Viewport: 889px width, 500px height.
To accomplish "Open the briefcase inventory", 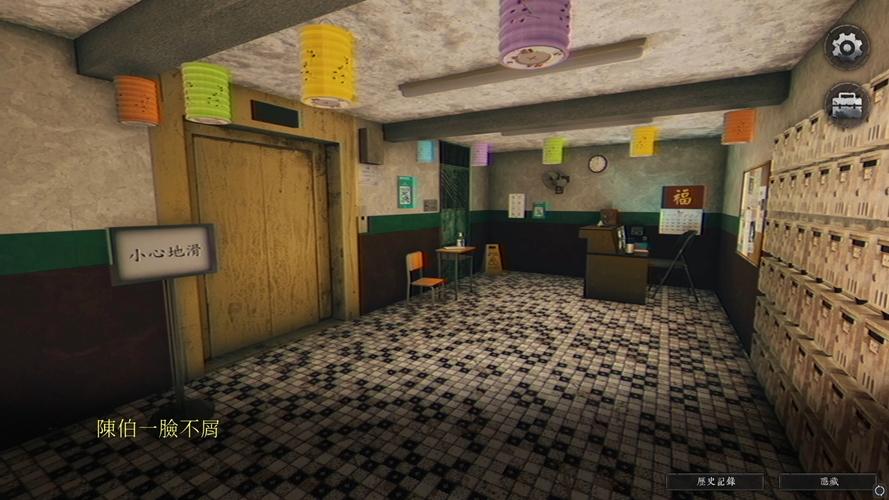I will tap(846, 104).
